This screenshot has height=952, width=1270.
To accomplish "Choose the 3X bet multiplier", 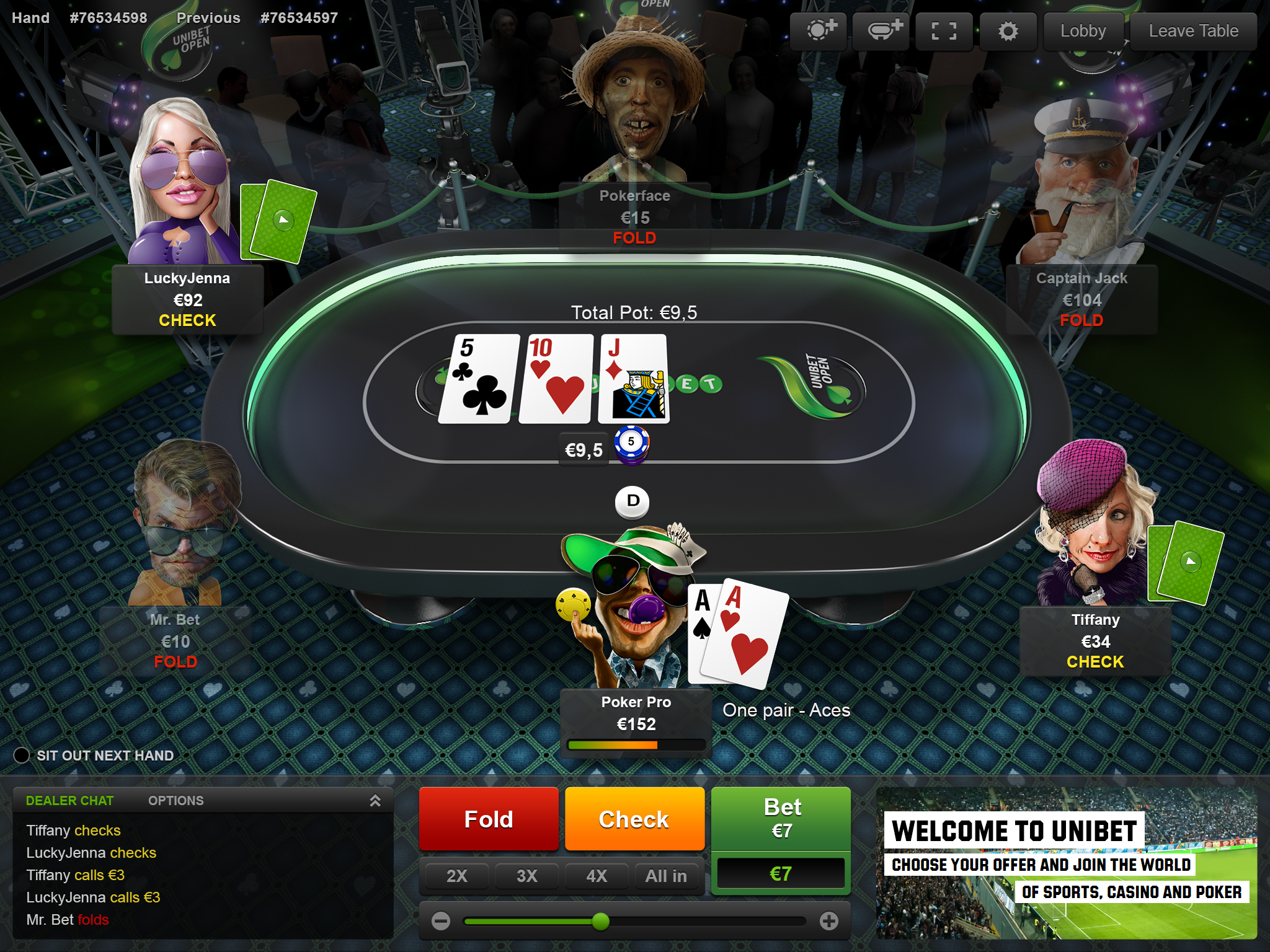I will point(527,876).
